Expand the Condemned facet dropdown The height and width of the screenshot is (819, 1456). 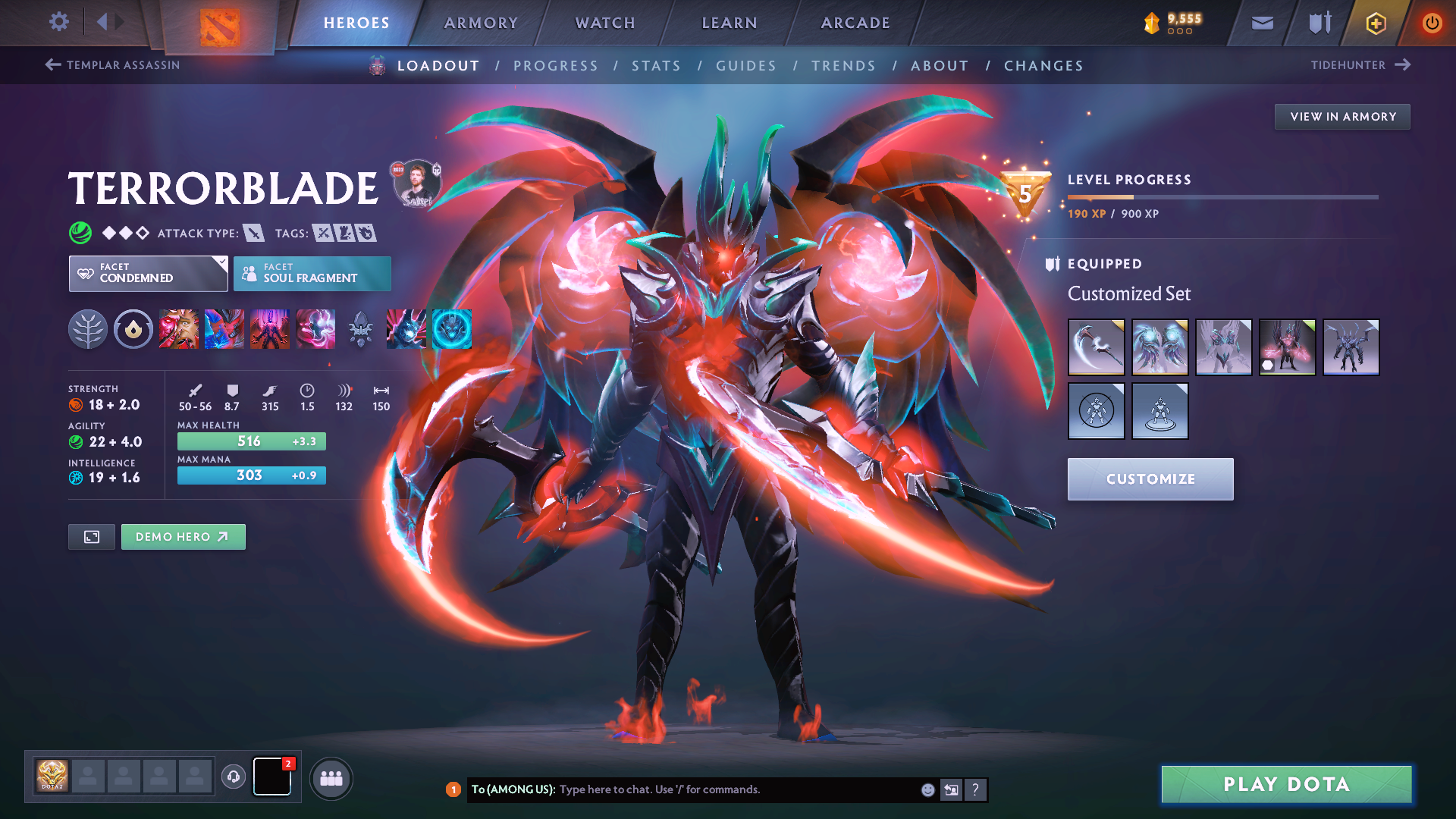(x=147, y=273)
